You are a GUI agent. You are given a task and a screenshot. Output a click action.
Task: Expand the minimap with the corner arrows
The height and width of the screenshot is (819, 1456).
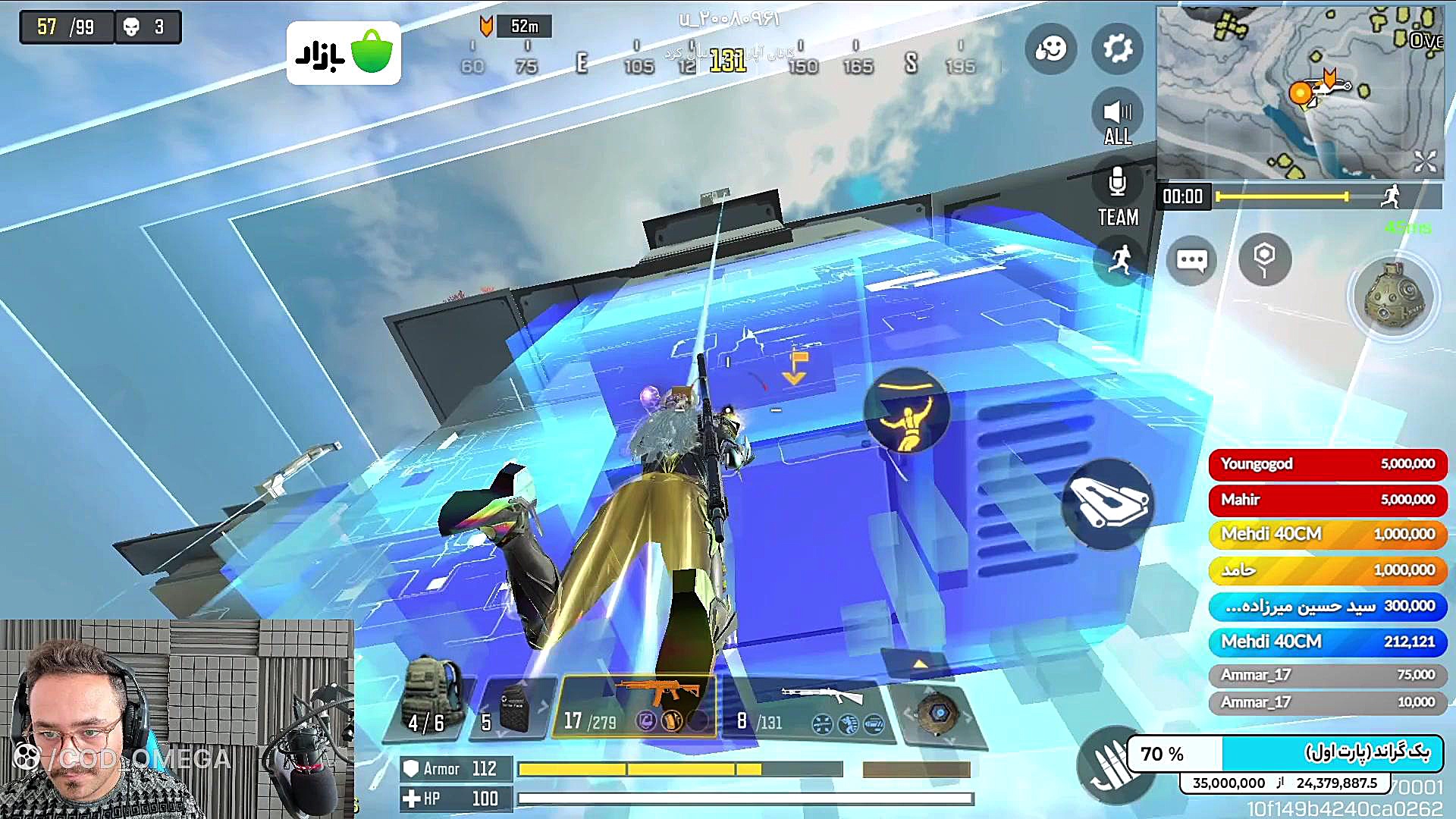[1425, 161]
